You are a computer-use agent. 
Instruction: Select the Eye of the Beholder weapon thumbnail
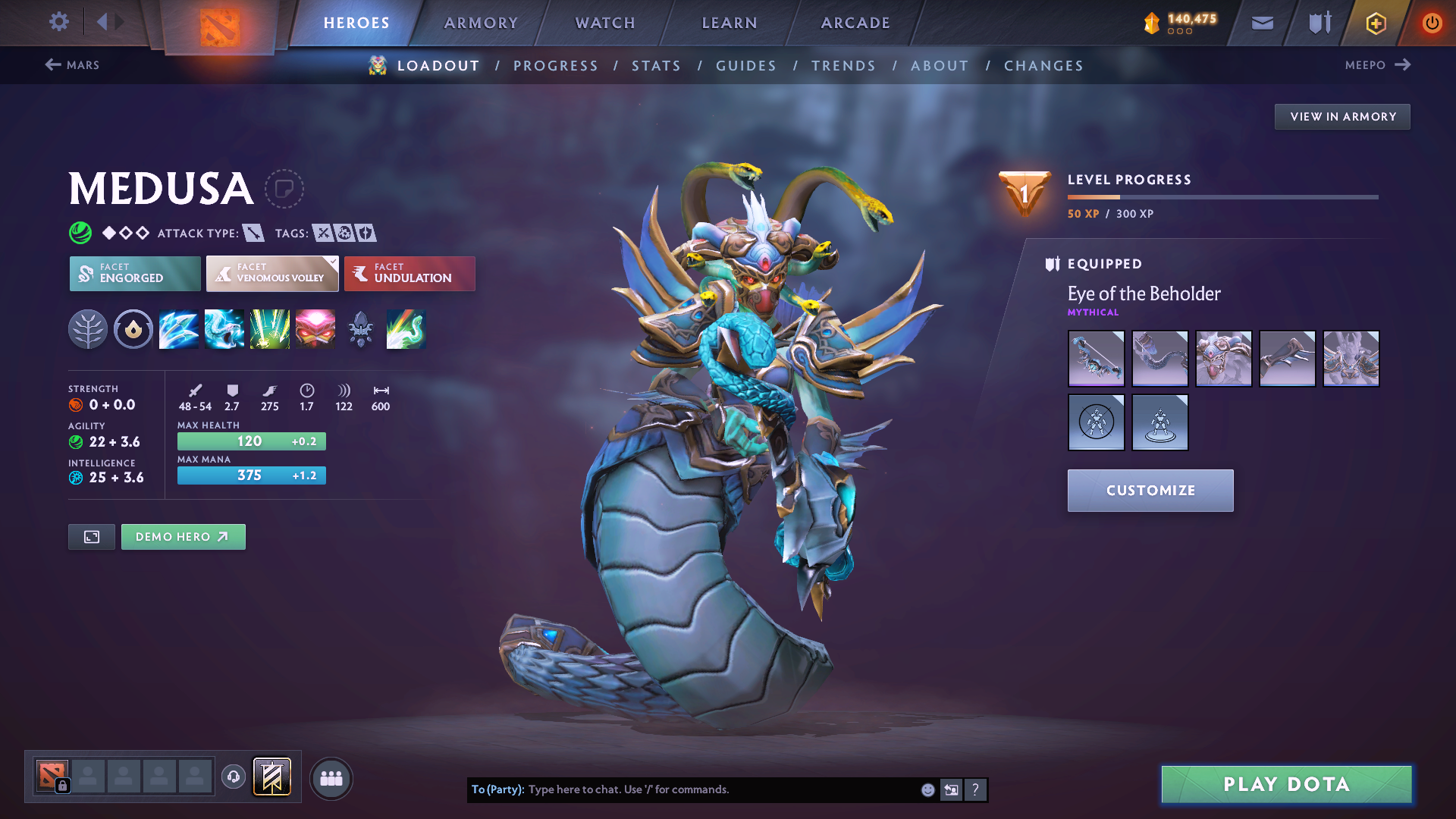coord(1096,358)
